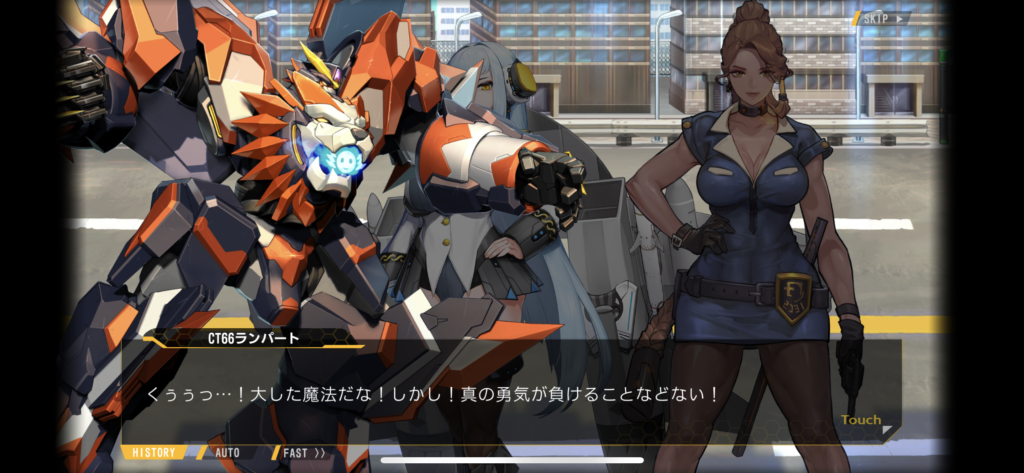Activate FAST forward dialogue mode
The height and width of the screenshot is (473, 1024).
click(303, 453)
